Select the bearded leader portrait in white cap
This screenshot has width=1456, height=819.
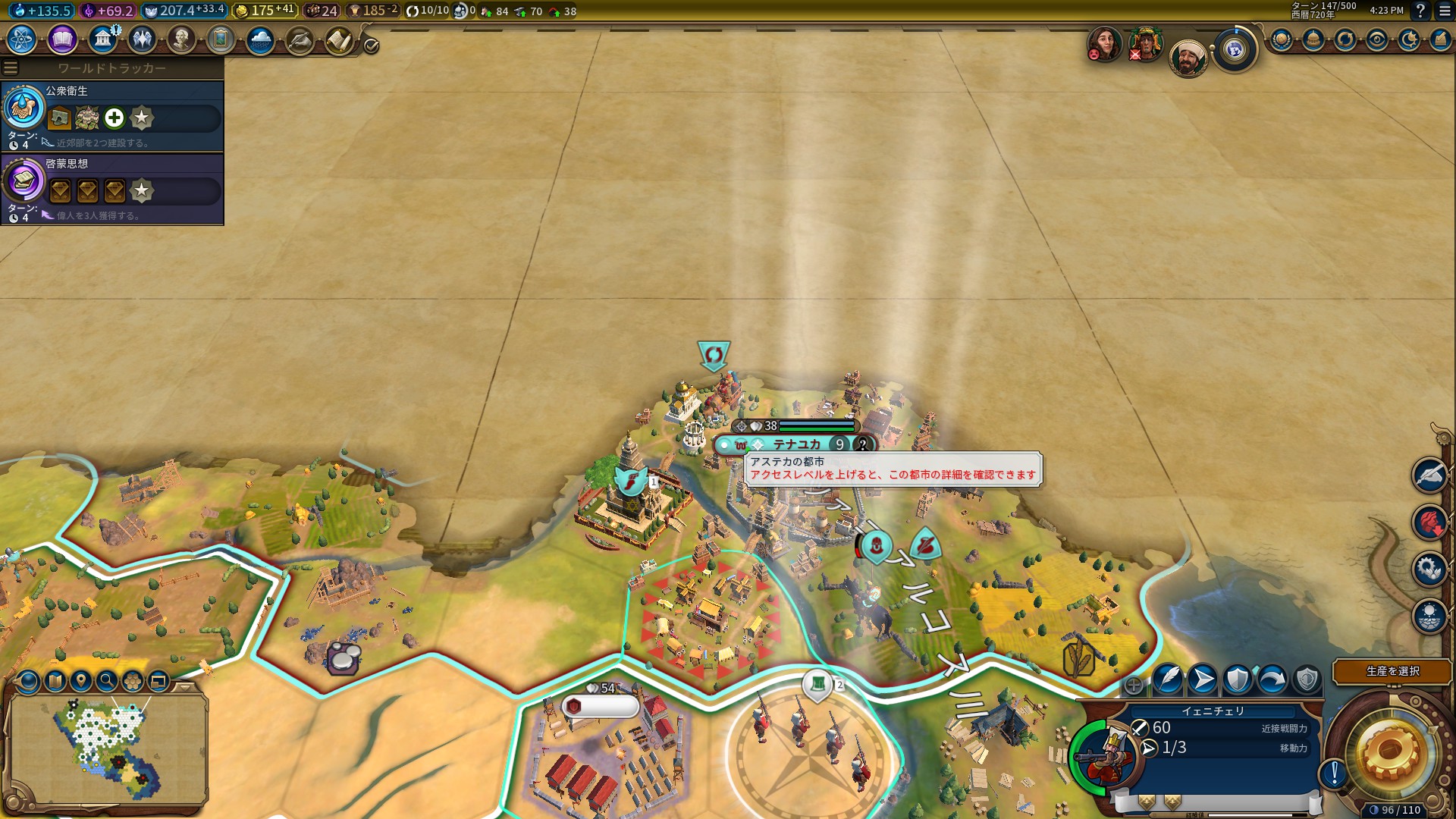tap(1188, 58)
